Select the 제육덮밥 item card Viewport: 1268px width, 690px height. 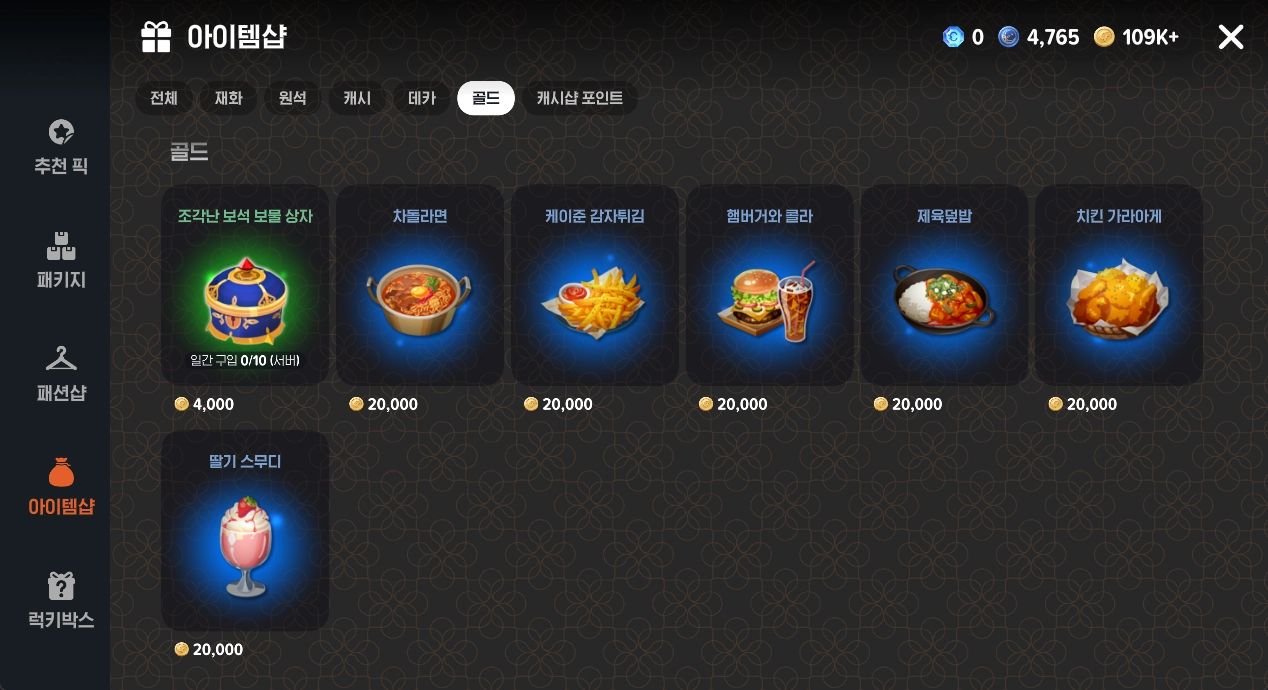pyautogui.click(x=944, y=285)
